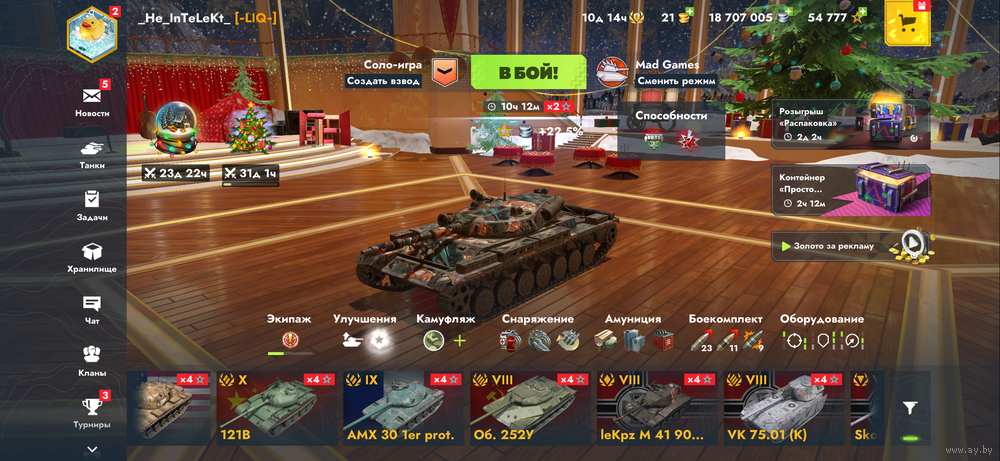Open the tank carousel filter

(x=909, y=407)
